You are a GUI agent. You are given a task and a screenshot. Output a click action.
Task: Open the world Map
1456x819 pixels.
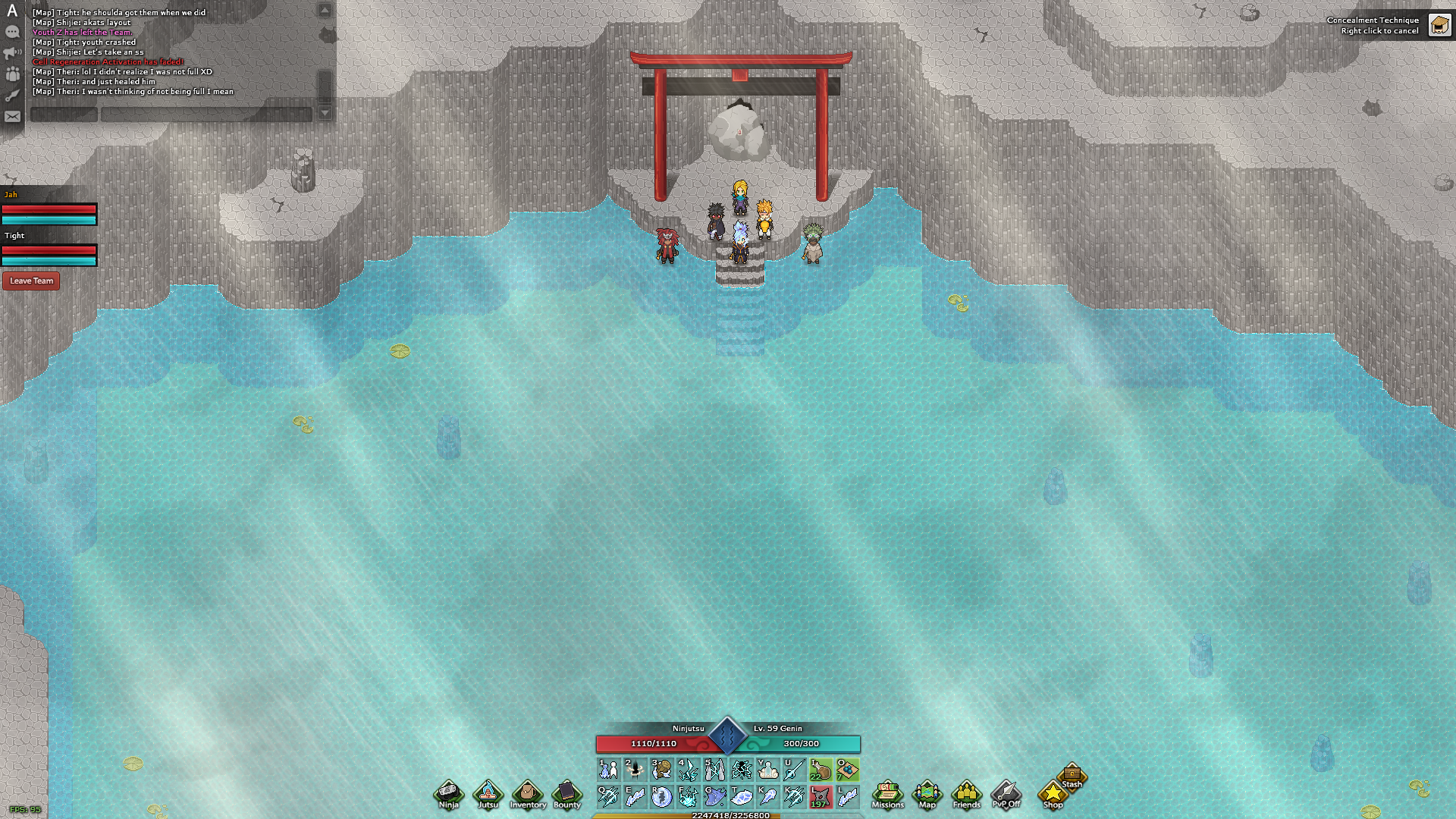[927, 794]
